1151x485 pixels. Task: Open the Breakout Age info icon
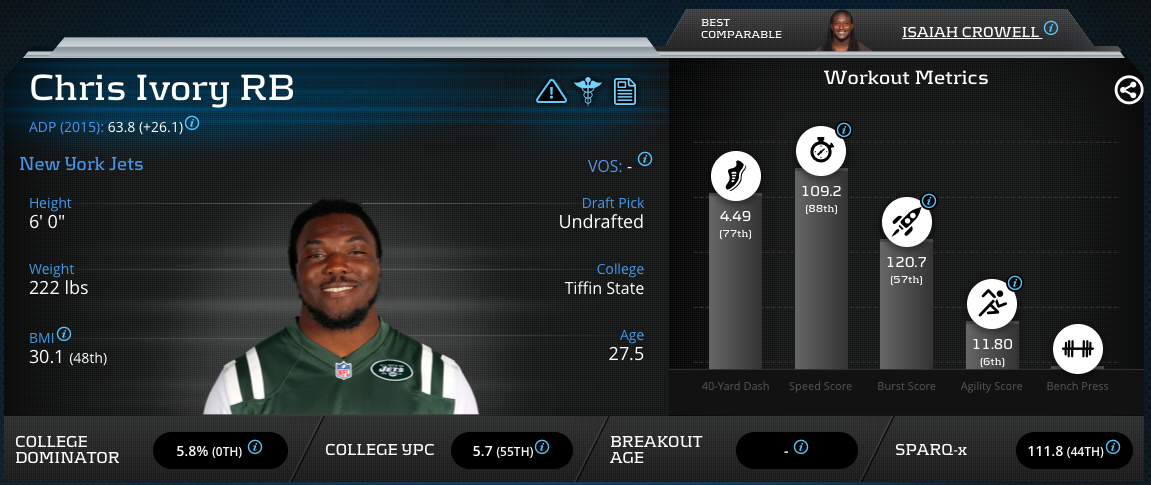pyautogui.click(x=801, y=448)
